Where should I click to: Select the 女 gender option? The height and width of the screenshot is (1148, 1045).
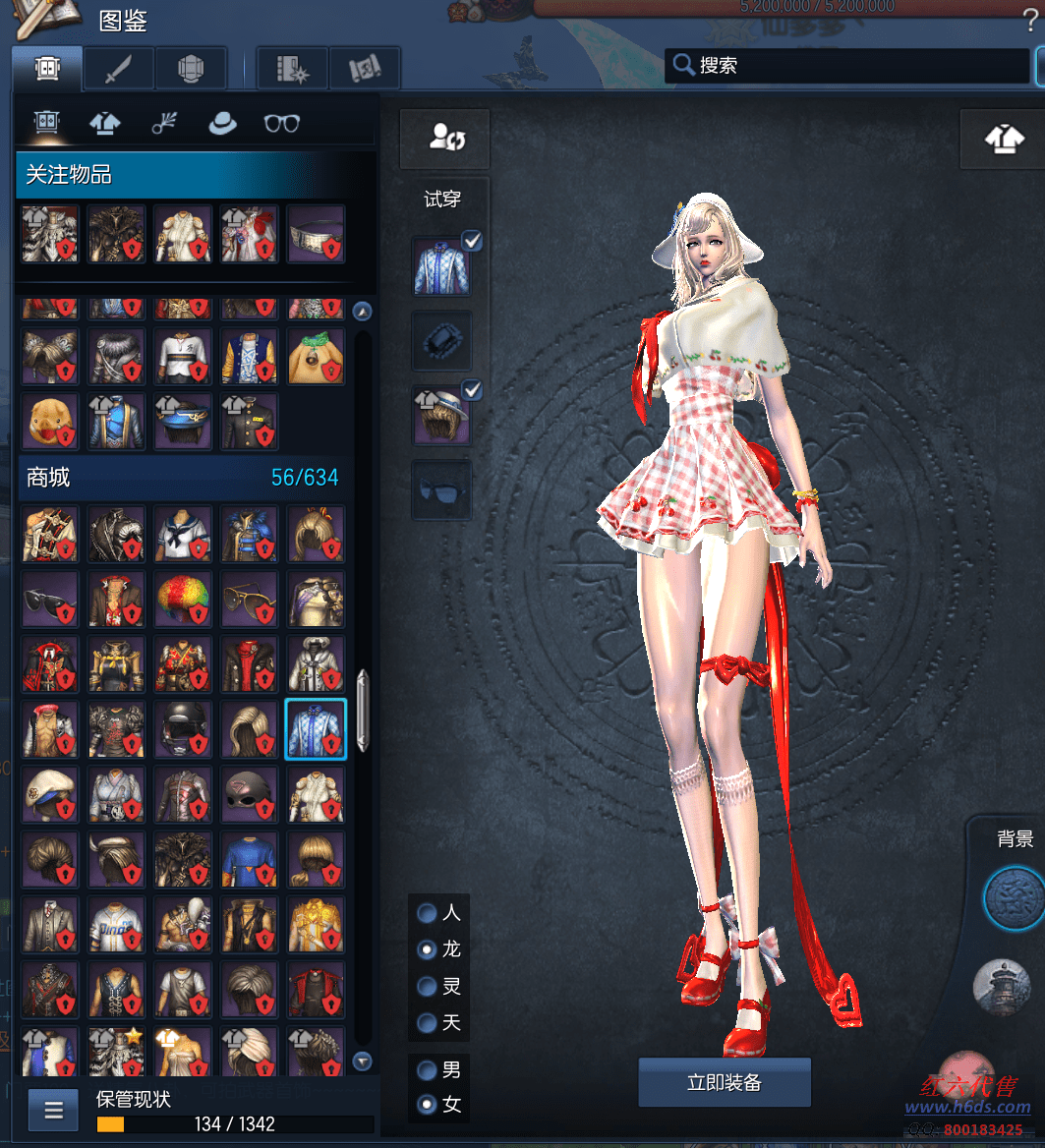428,1105
